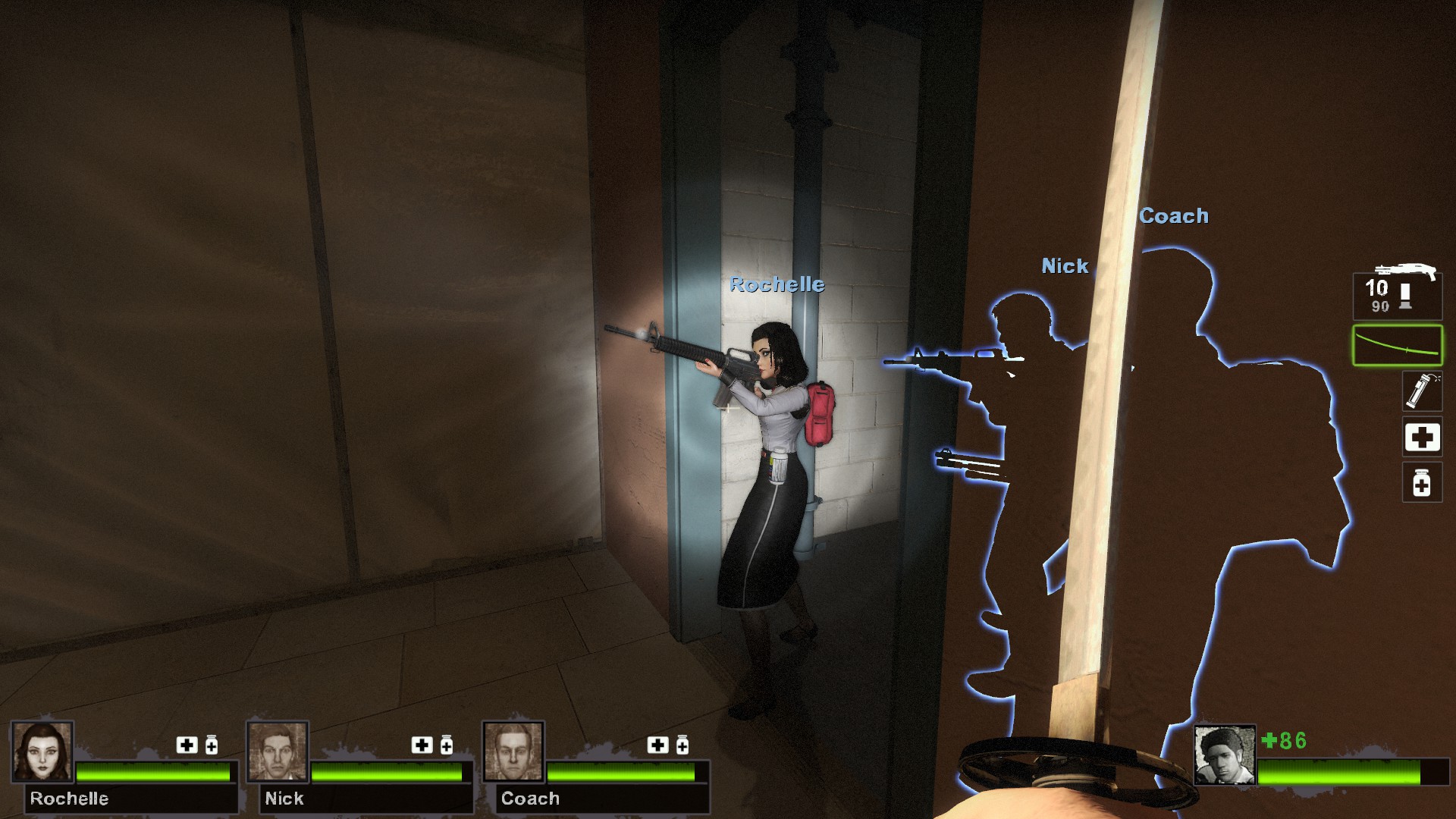
Task: Click Coach's pain pills status icon
Action: coord(682,745)
